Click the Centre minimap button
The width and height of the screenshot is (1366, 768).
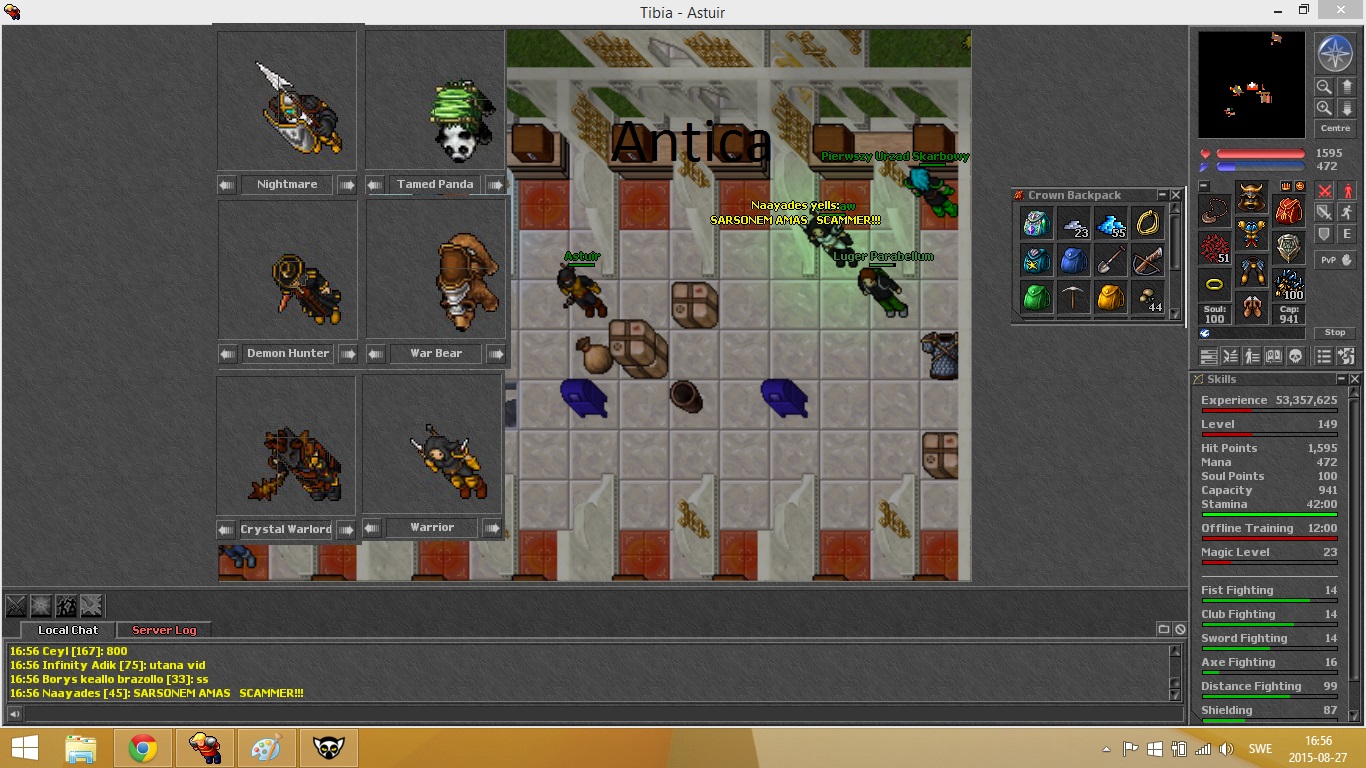click(1335, 128)
